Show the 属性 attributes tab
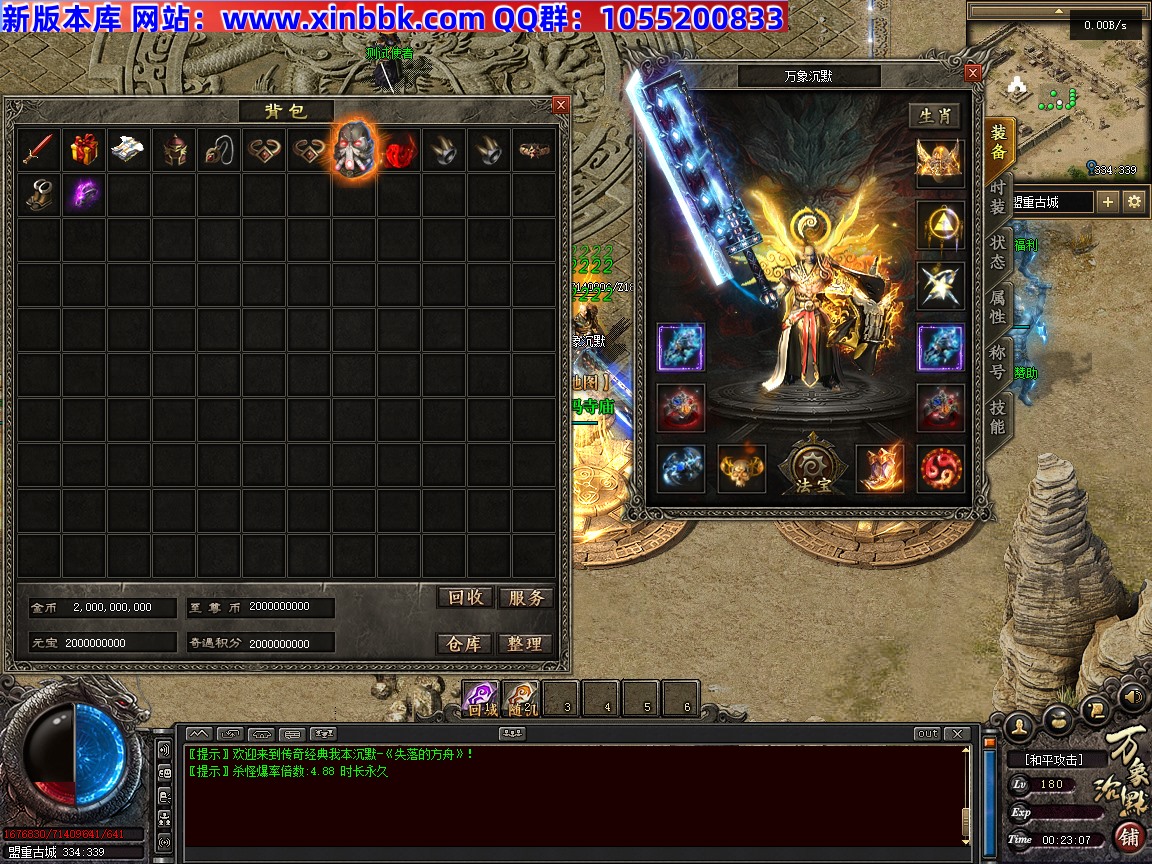 pos(998,307)
